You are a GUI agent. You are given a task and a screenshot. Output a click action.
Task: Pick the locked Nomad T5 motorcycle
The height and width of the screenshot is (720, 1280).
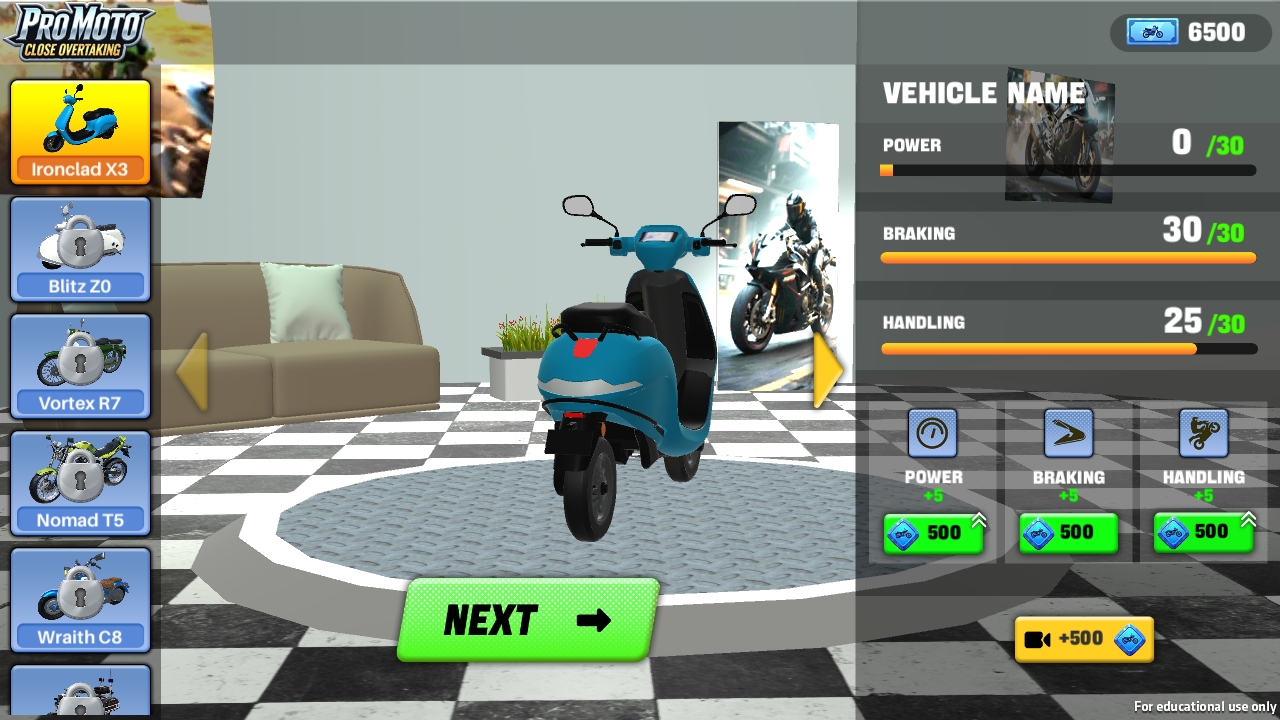point(80,484)
